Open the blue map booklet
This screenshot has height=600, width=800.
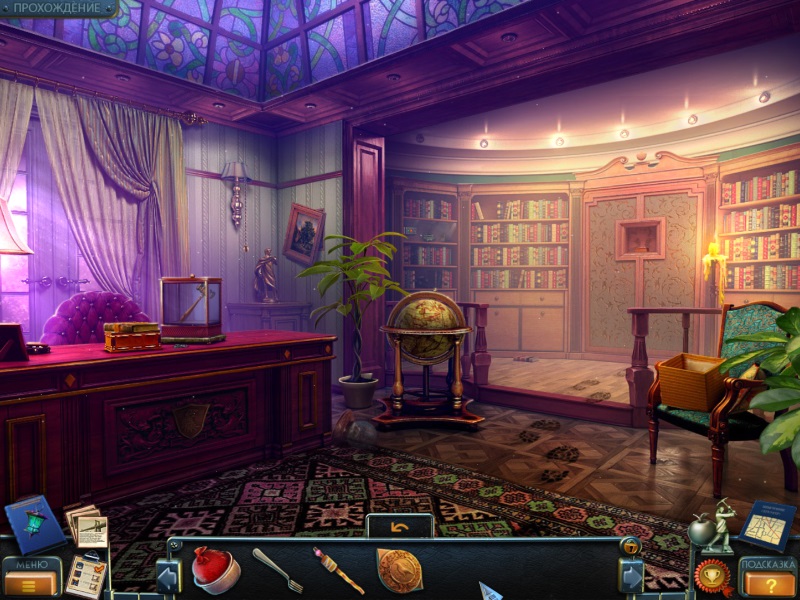coord(767,524)
